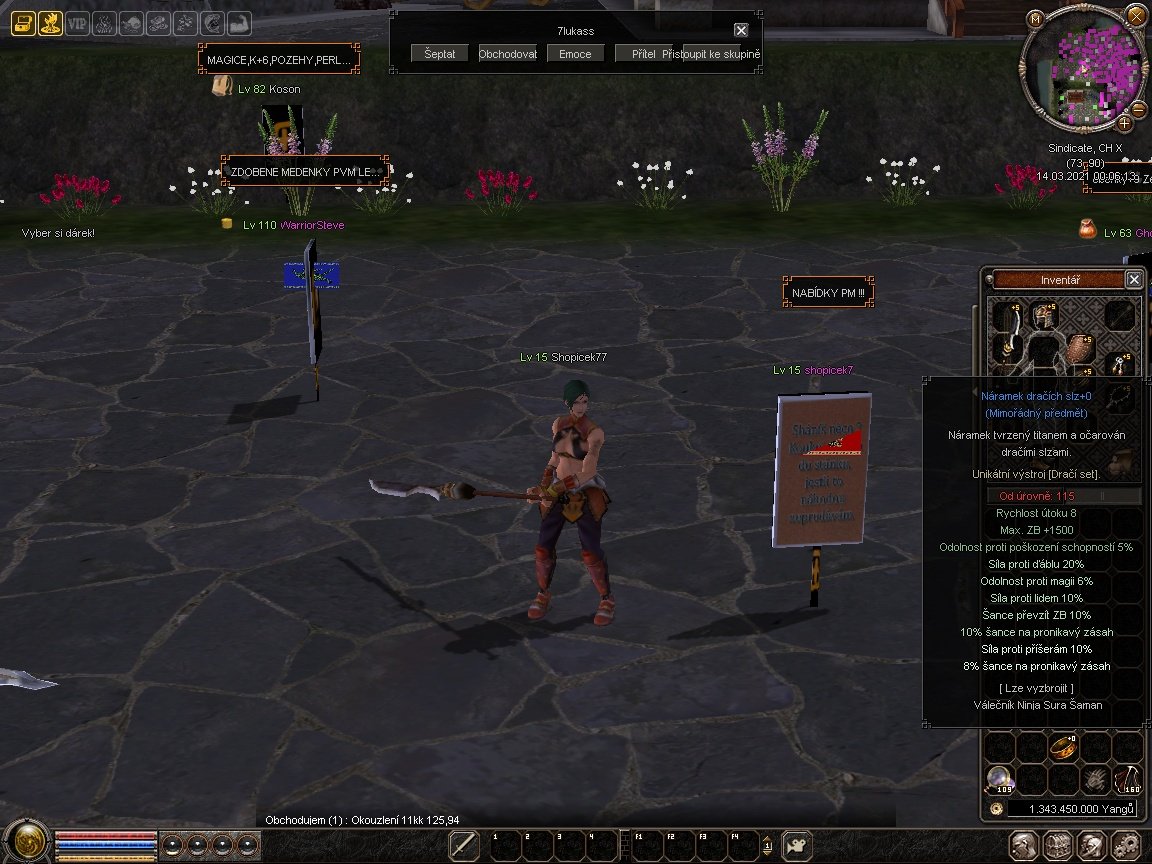Click the gold ring item in inventory
This screenshot has height=864, width=1152.
tap(1061, 746)
